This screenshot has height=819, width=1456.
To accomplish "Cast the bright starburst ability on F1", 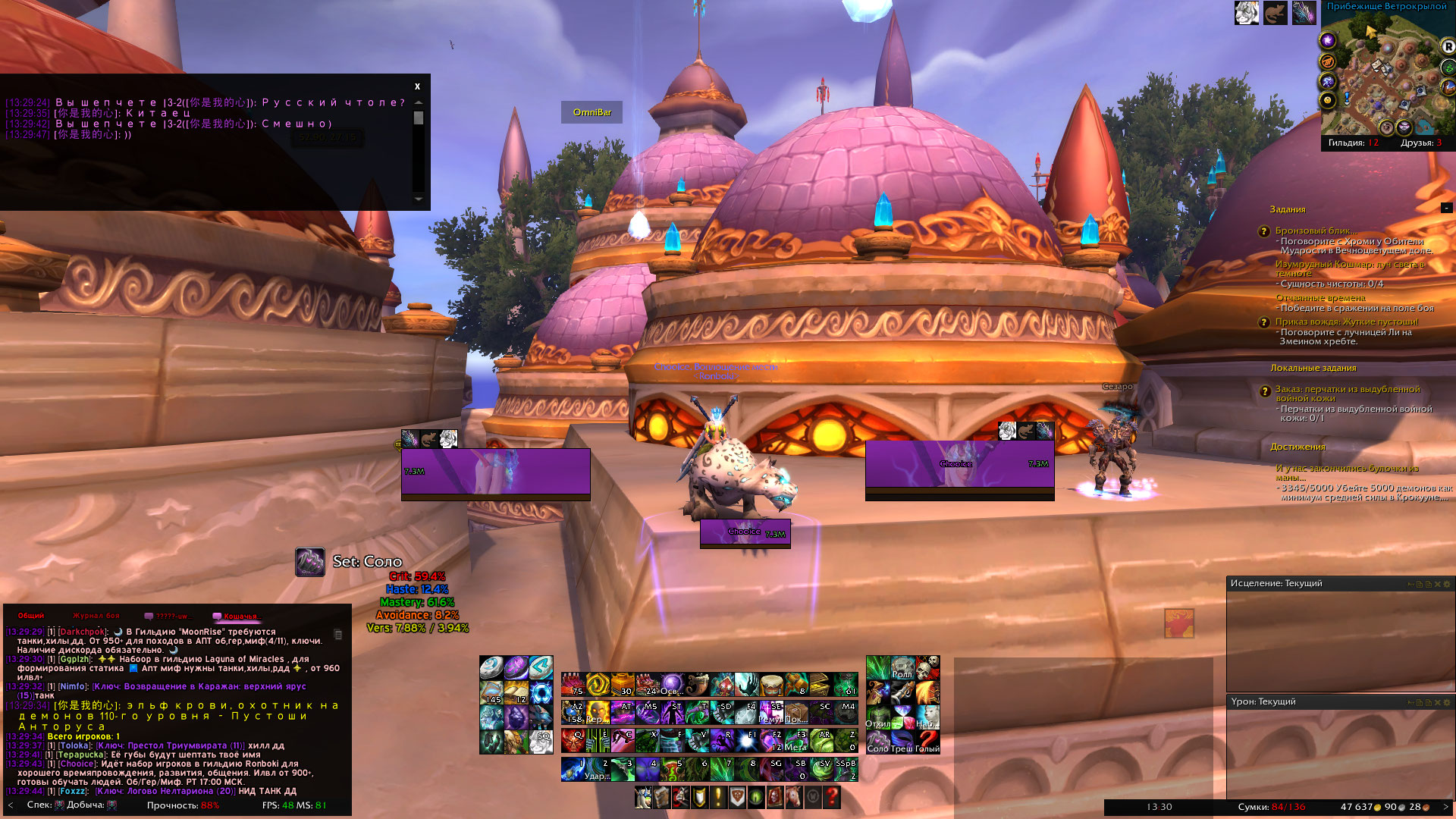I will pos(747,739).
